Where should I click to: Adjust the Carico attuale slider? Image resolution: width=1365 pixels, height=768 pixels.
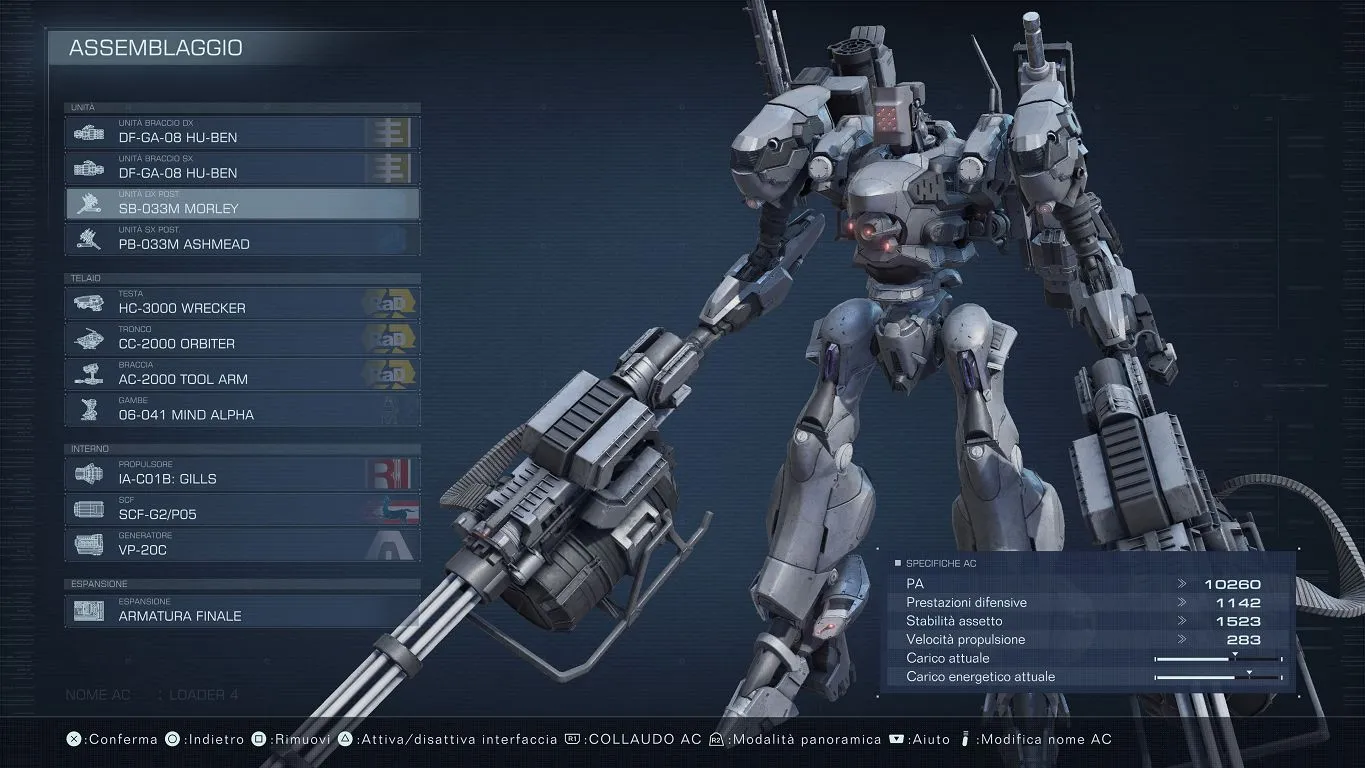[x=1219, y=658]
